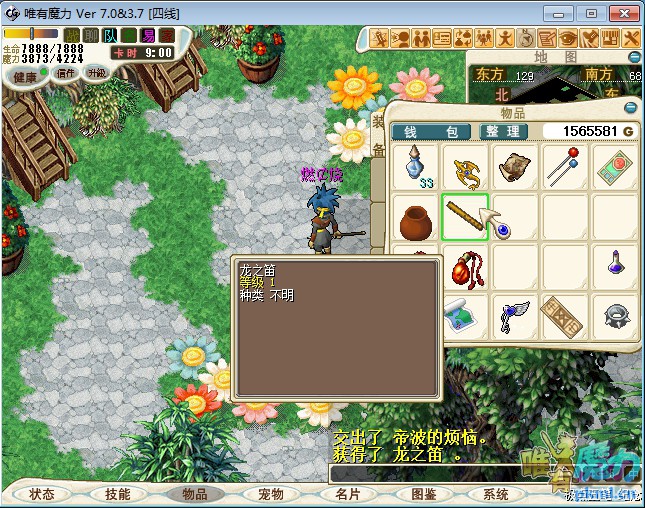The width and height of the screenshot is (645, 508).
Task: Open the 图鉴 album menu
Action: tap(422, 494)
